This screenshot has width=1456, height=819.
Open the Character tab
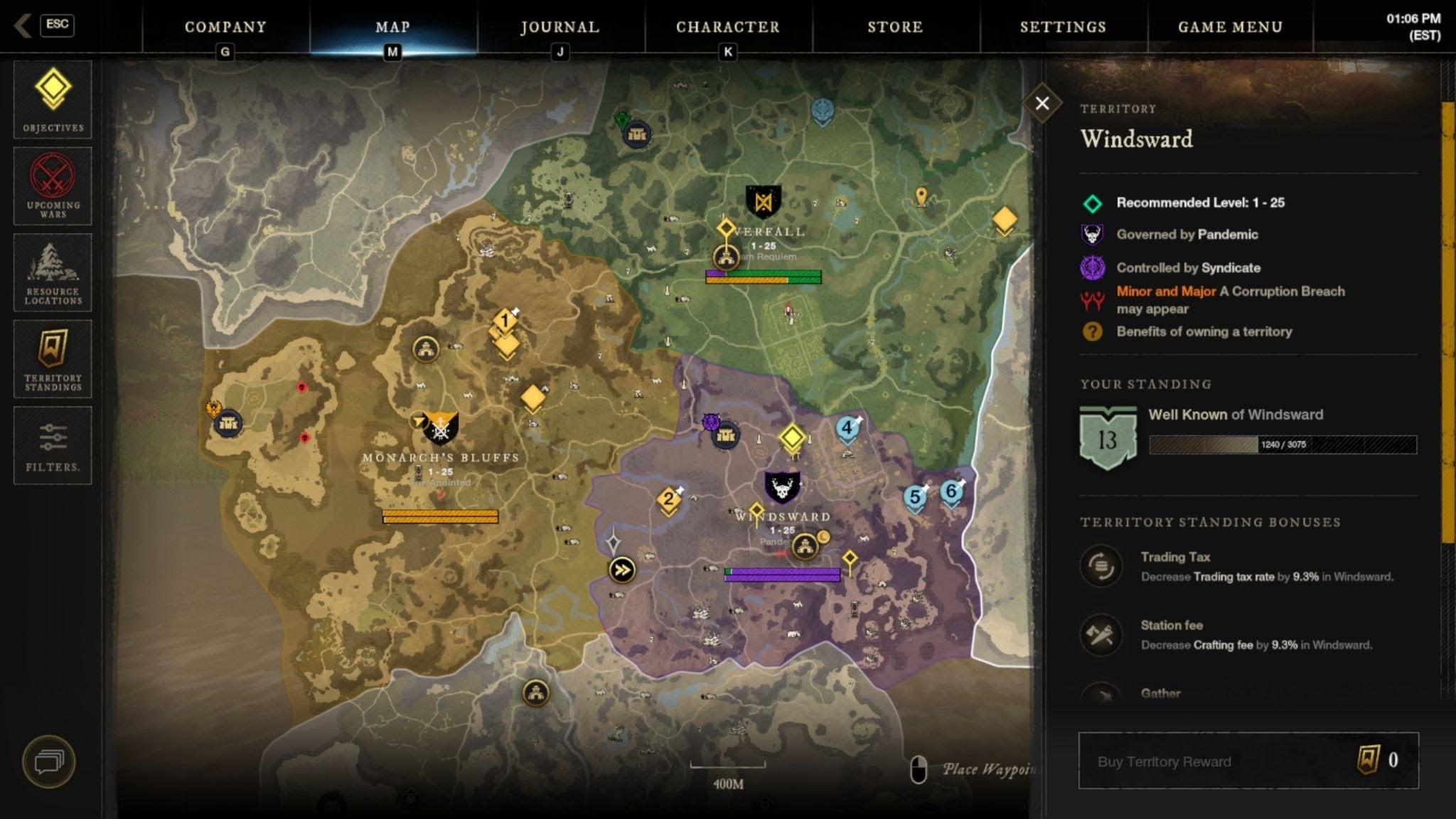point(727,27)
